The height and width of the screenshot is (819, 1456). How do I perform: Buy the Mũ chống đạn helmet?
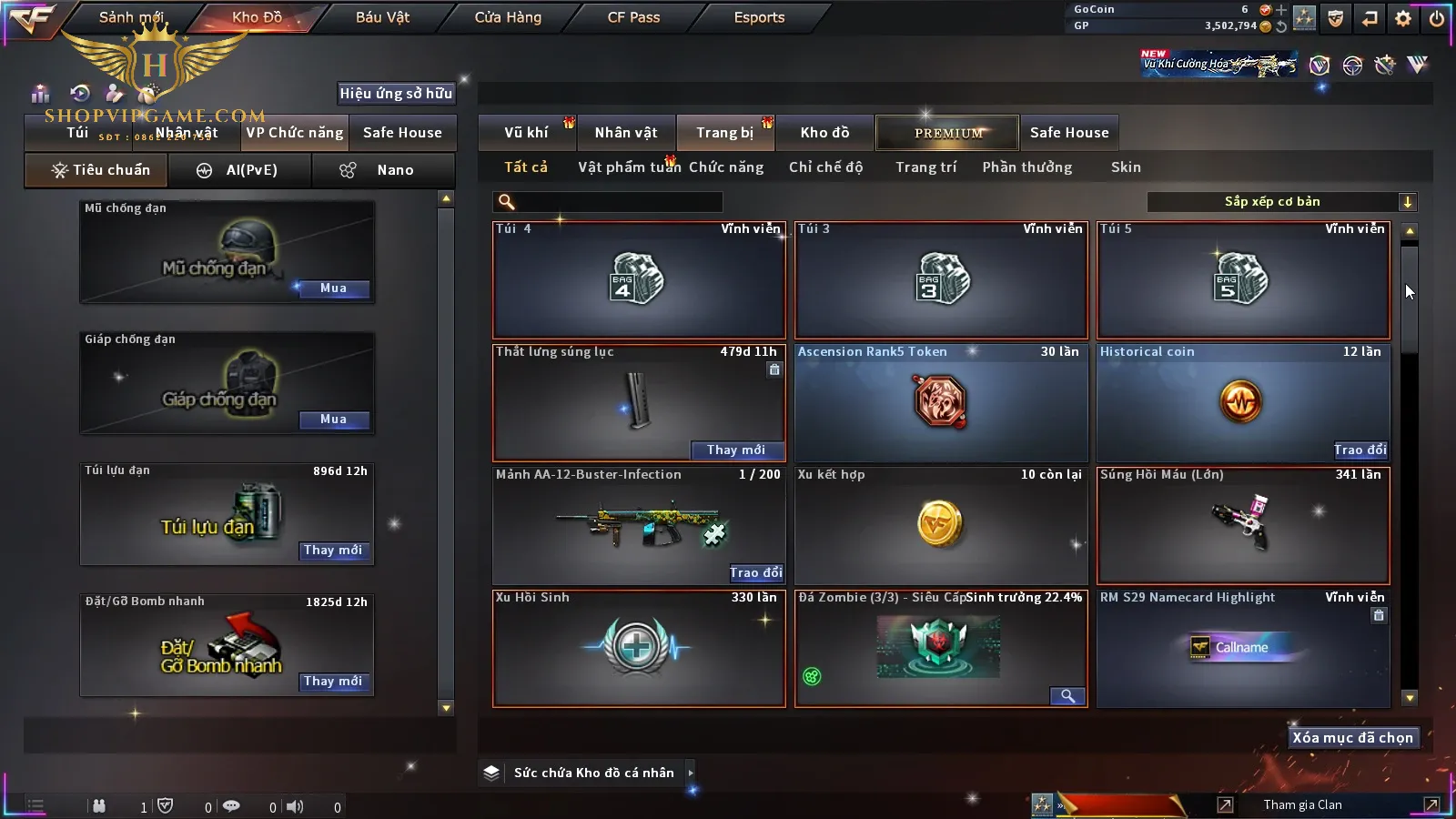pos(333,288)
